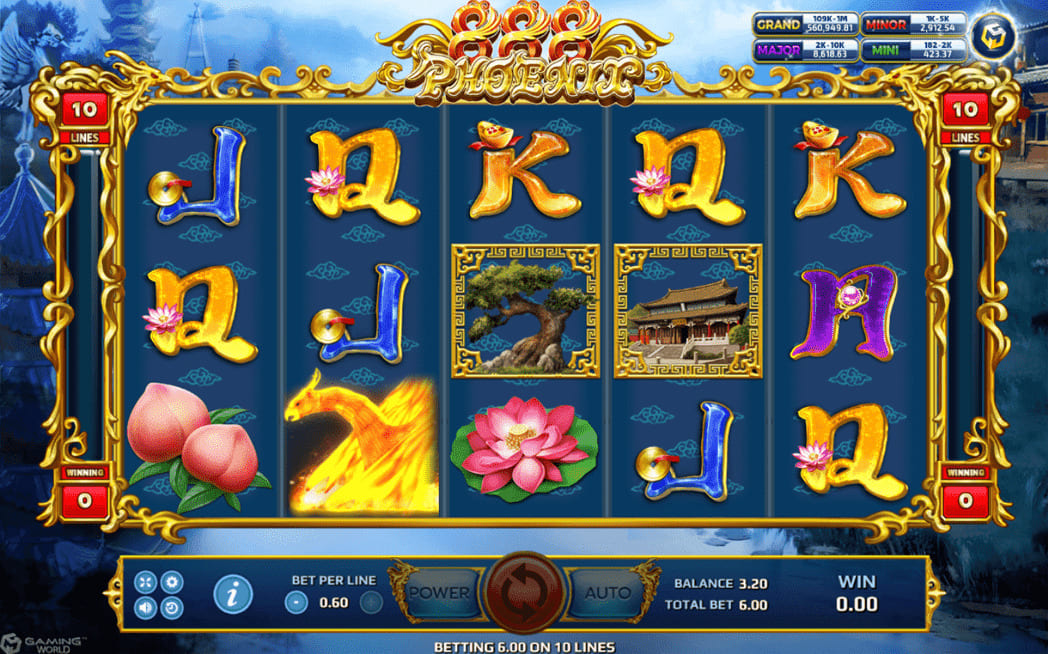1048x654 pixels.
Task: Mute sound using the speaker icon
Action: tap(145, 607)
